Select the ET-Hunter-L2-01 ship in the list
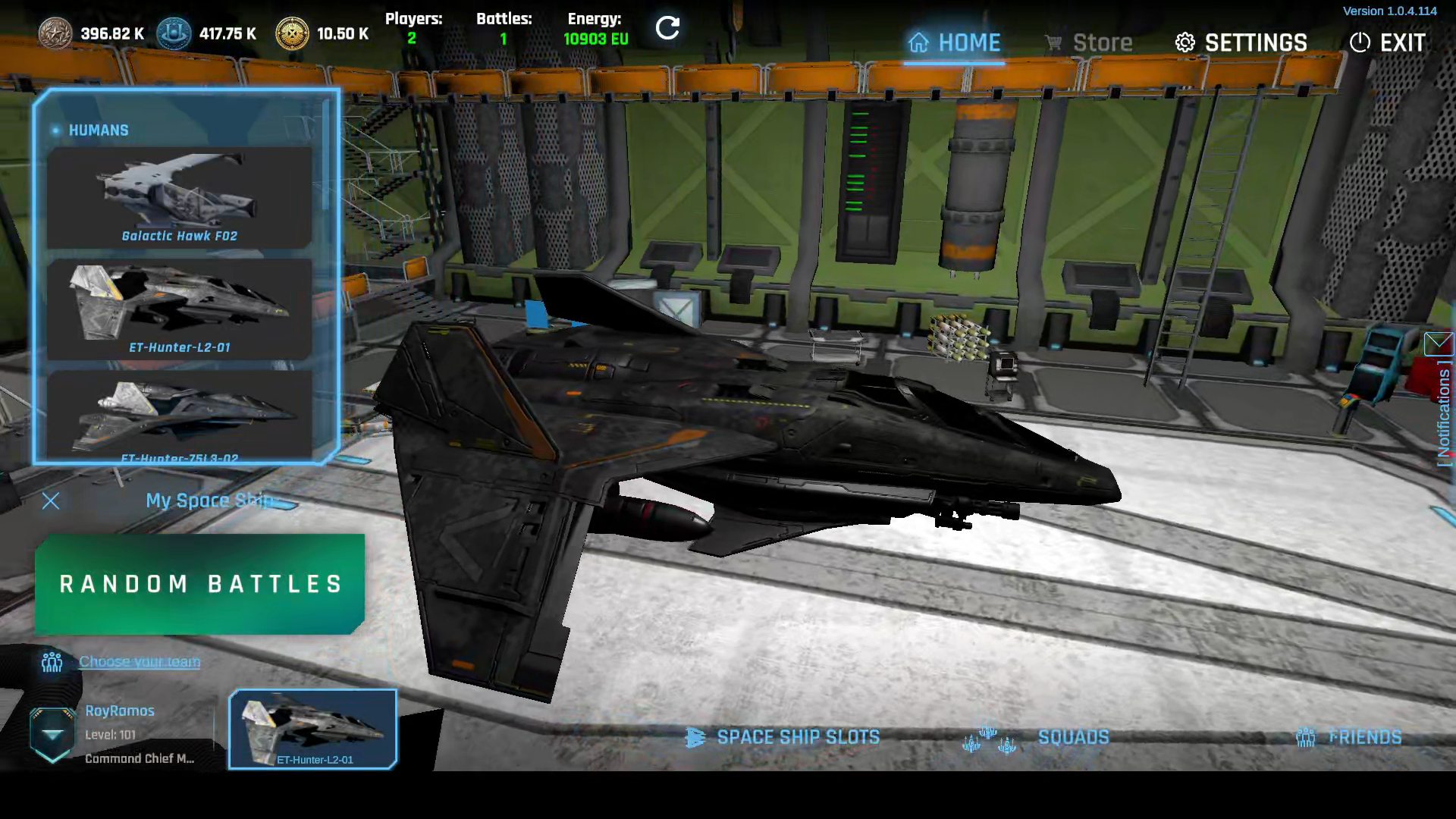 [180, 309]
